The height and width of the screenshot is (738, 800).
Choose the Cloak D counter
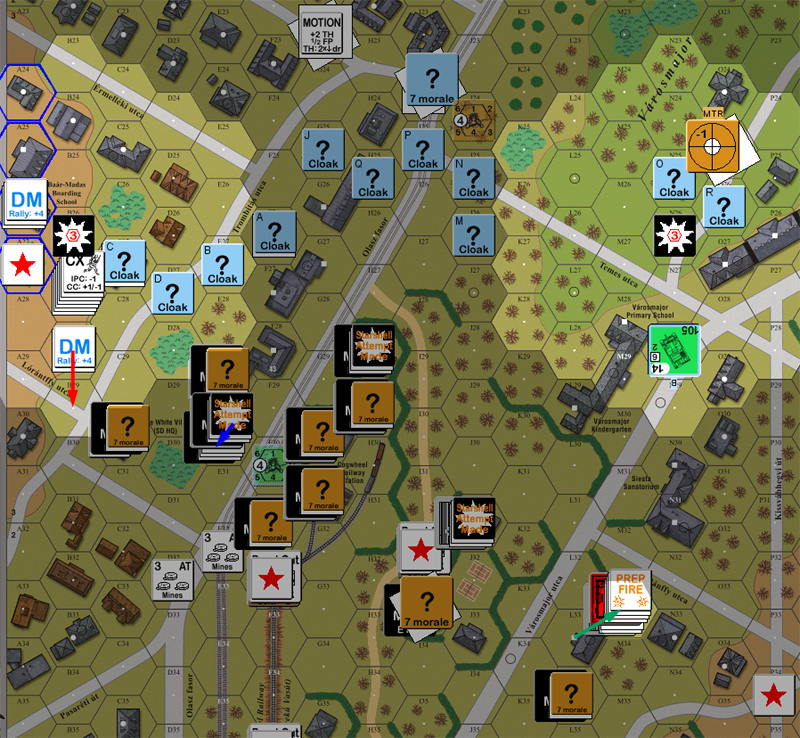point(173,293)
